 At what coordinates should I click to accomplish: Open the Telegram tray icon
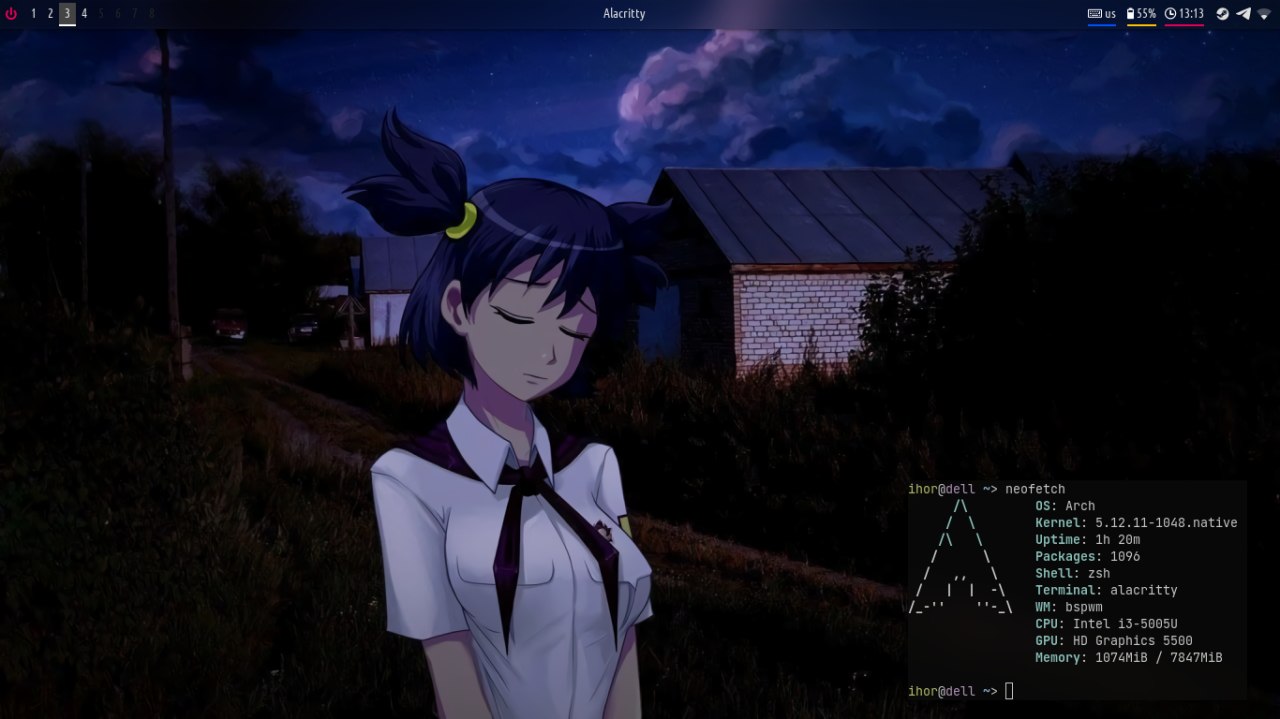pyautogui.click(x=1243, y=14)
